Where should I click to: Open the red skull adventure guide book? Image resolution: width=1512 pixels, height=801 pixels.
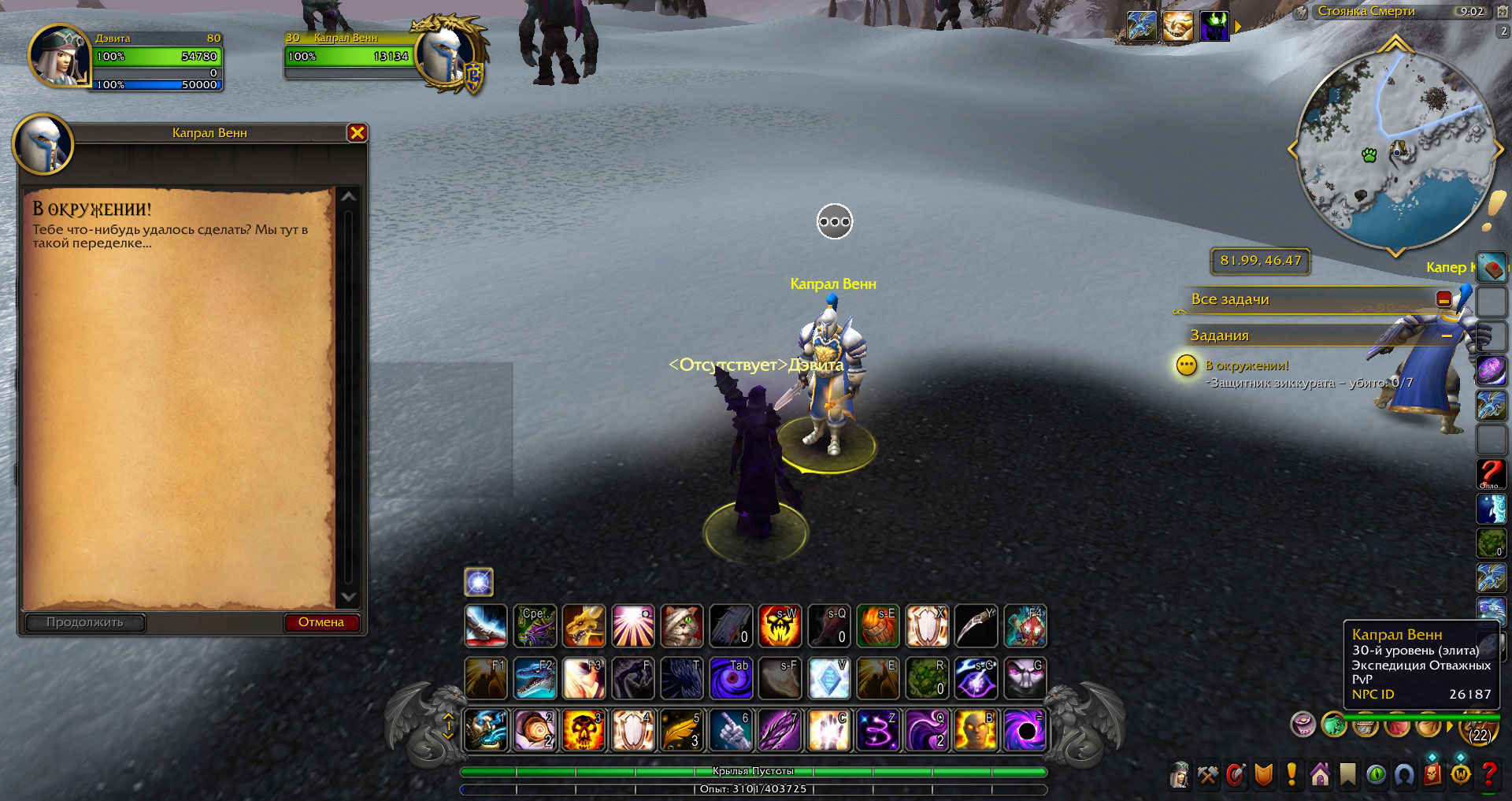[x=1432, y=775]
